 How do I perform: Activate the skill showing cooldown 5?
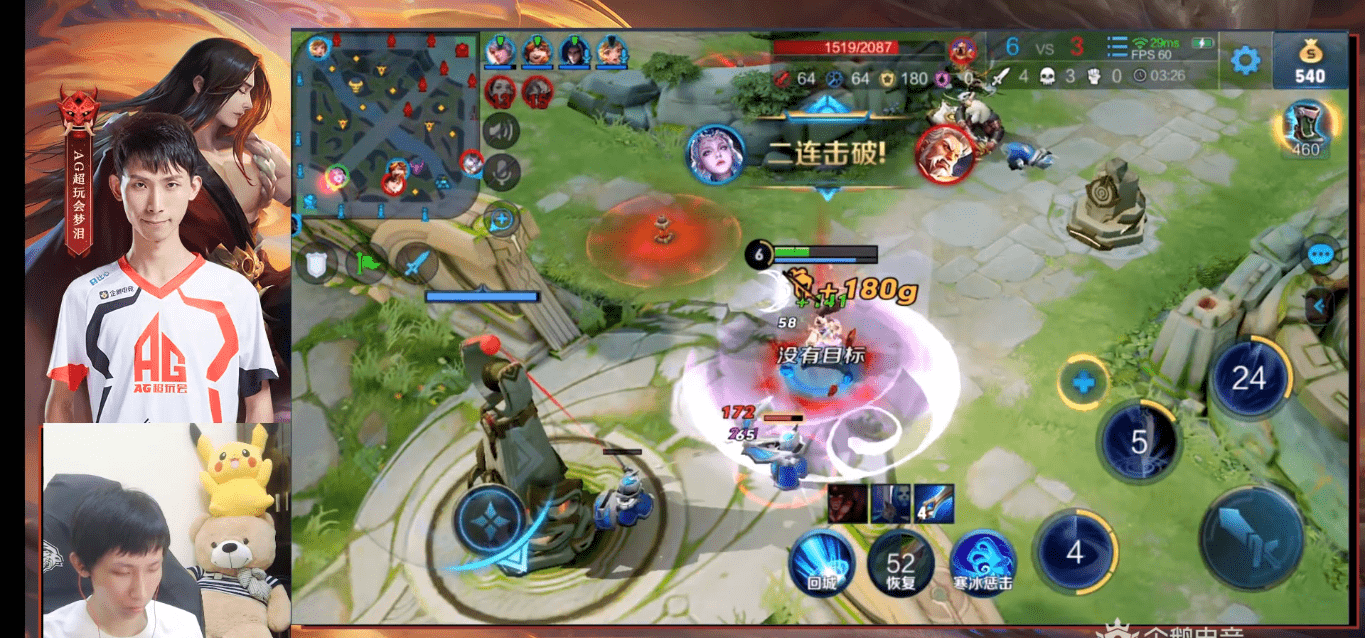(1139, 441)
